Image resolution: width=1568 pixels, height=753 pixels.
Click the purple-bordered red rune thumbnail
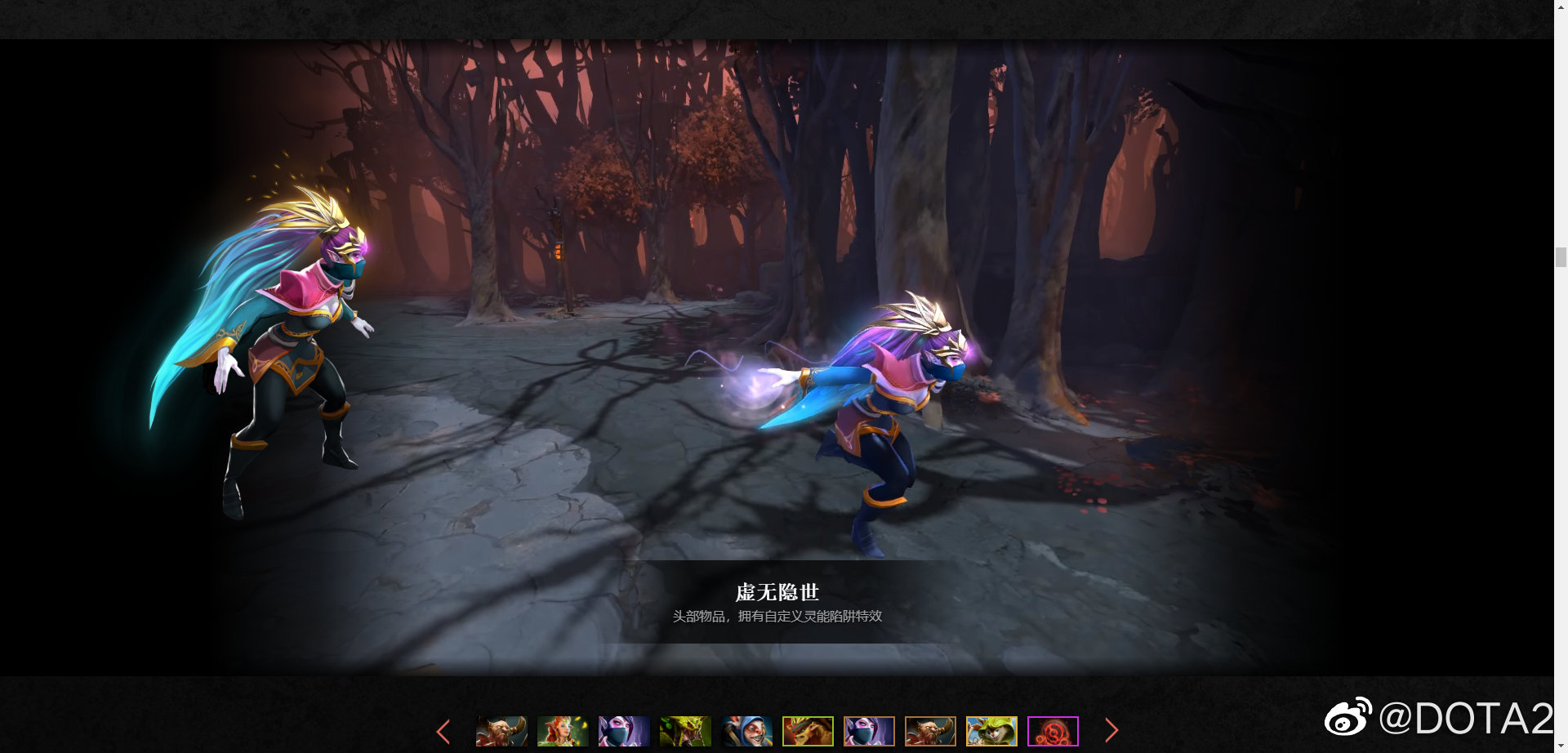click(x=1053, y=731)
